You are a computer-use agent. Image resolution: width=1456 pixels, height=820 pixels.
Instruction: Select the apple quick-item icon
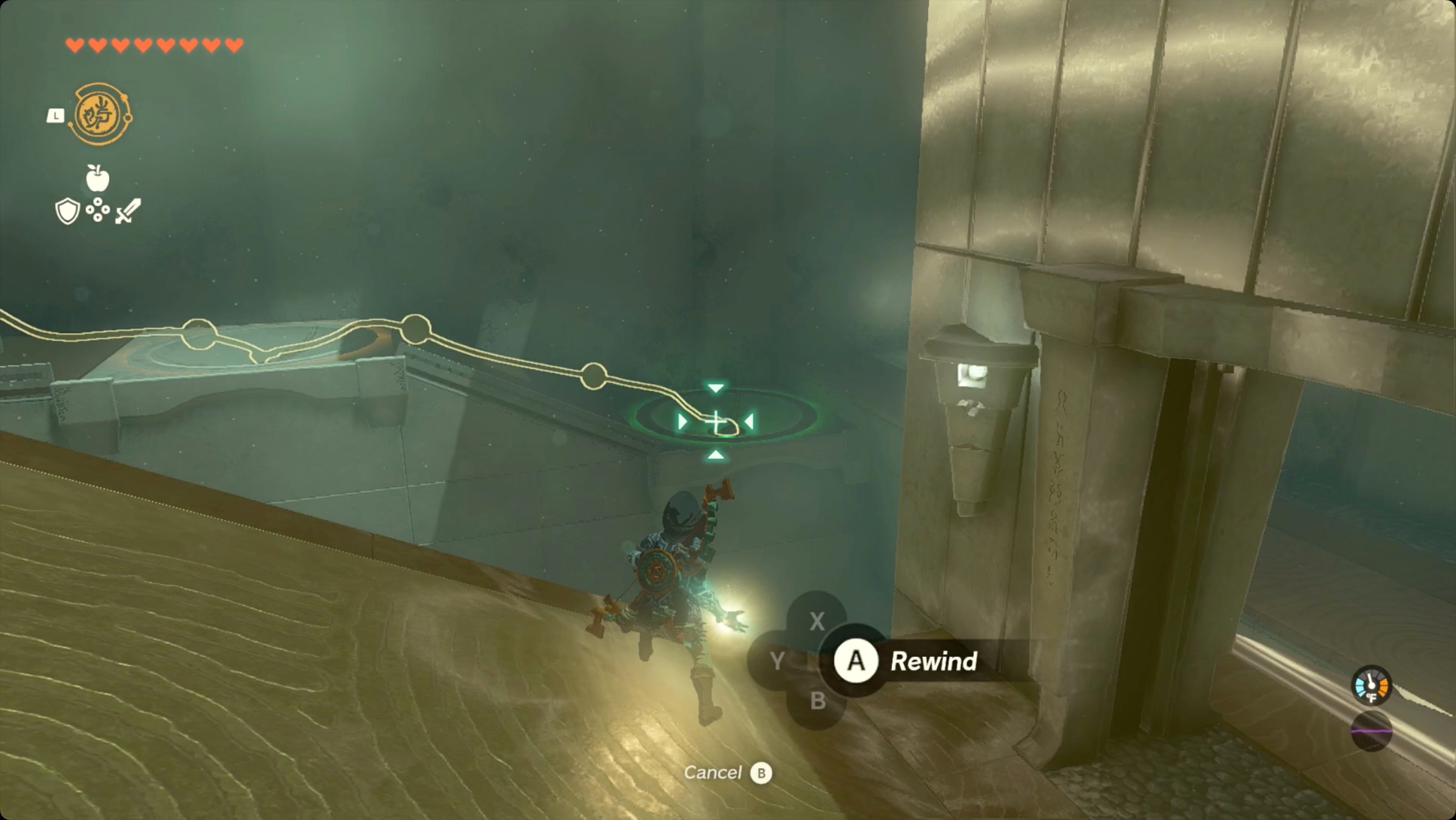click(x=97, y=178)
